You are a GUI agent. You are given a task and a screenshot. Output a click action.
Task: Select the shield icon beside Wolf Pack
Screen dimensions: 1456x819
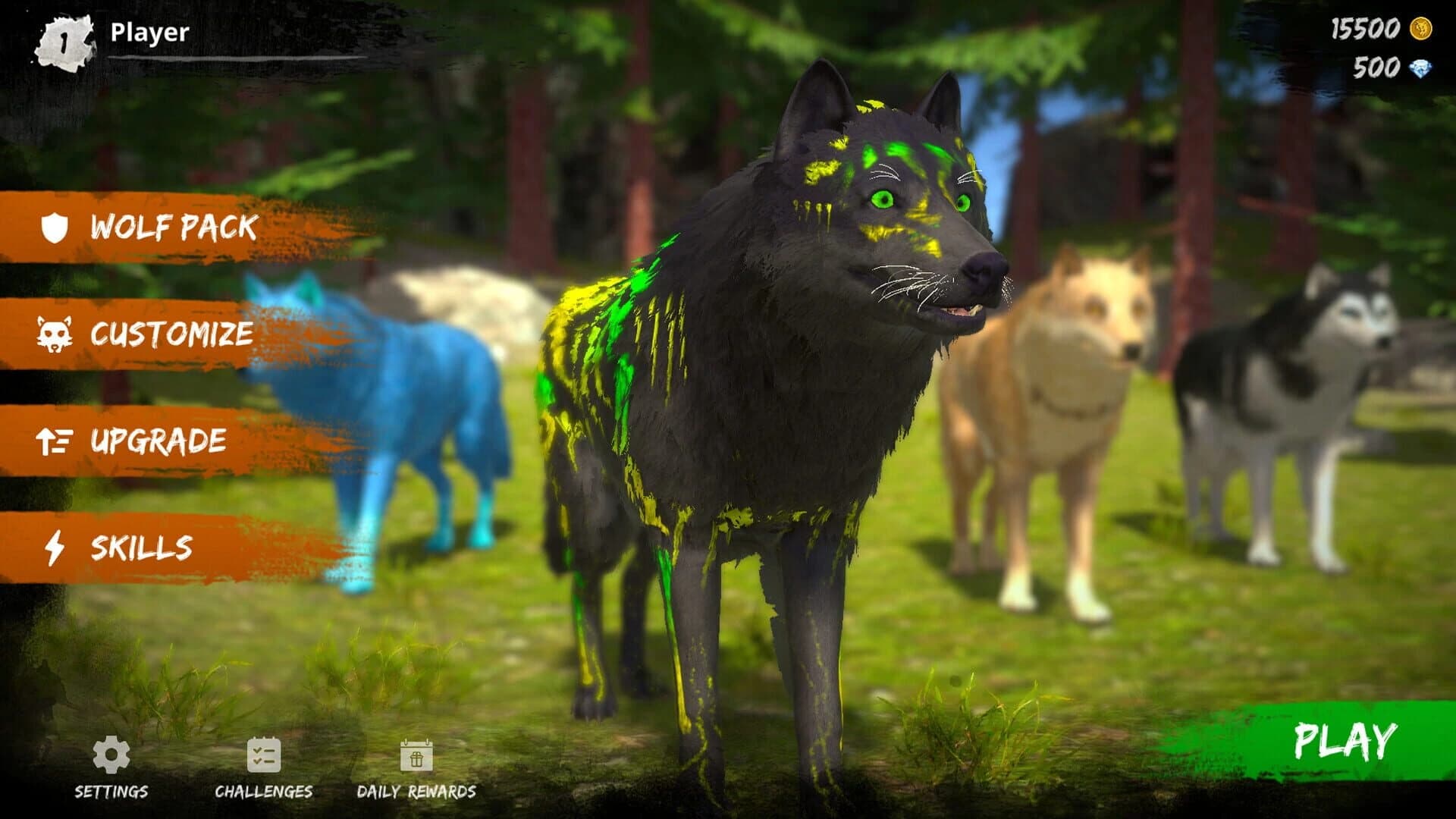tap(57, 226)
